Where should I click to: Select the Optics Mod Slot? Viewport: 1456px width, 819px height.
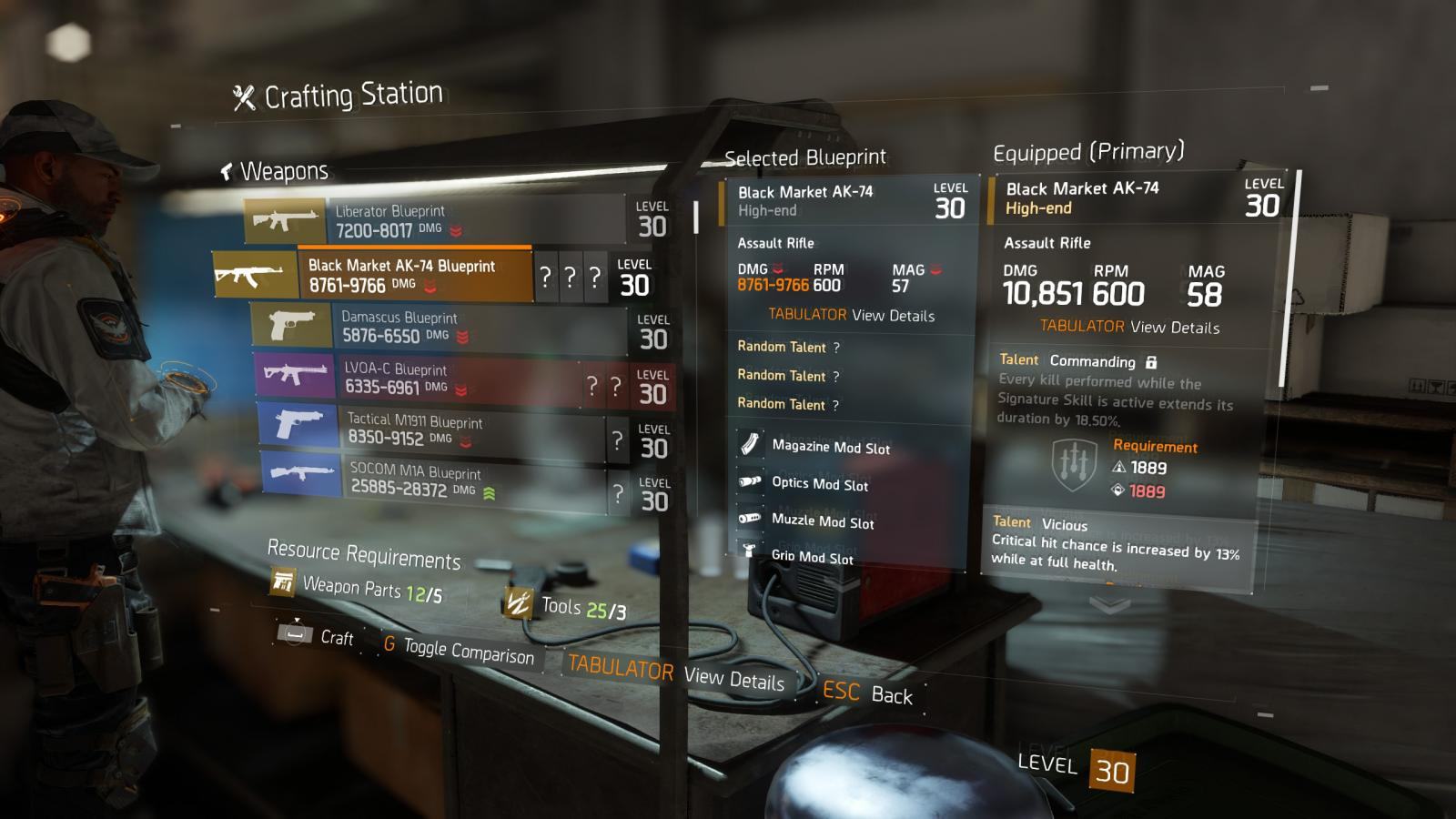pyautogui.click(x=819, y=484)
